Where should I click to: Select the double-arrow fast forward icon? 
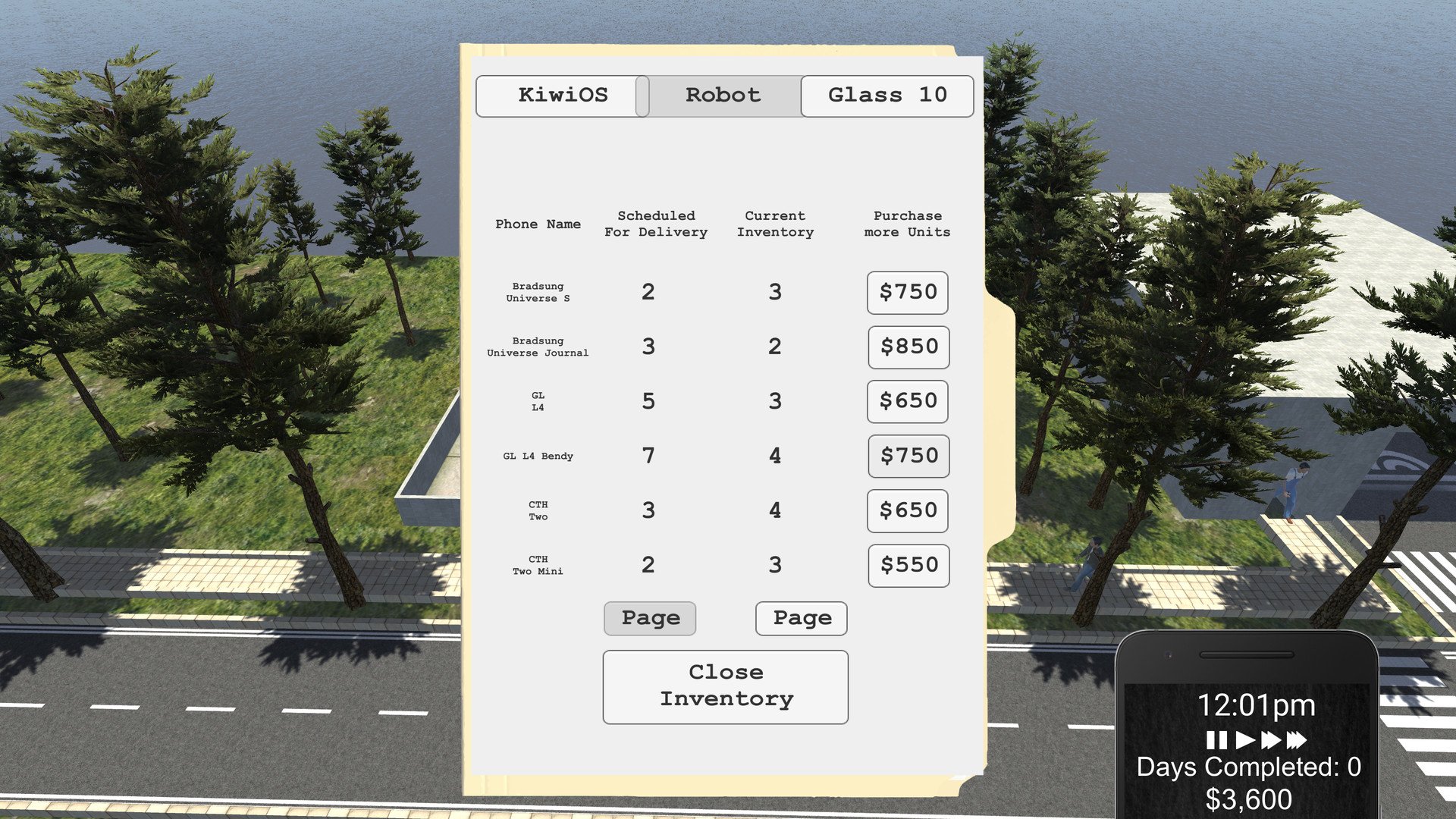[1272, 739]
